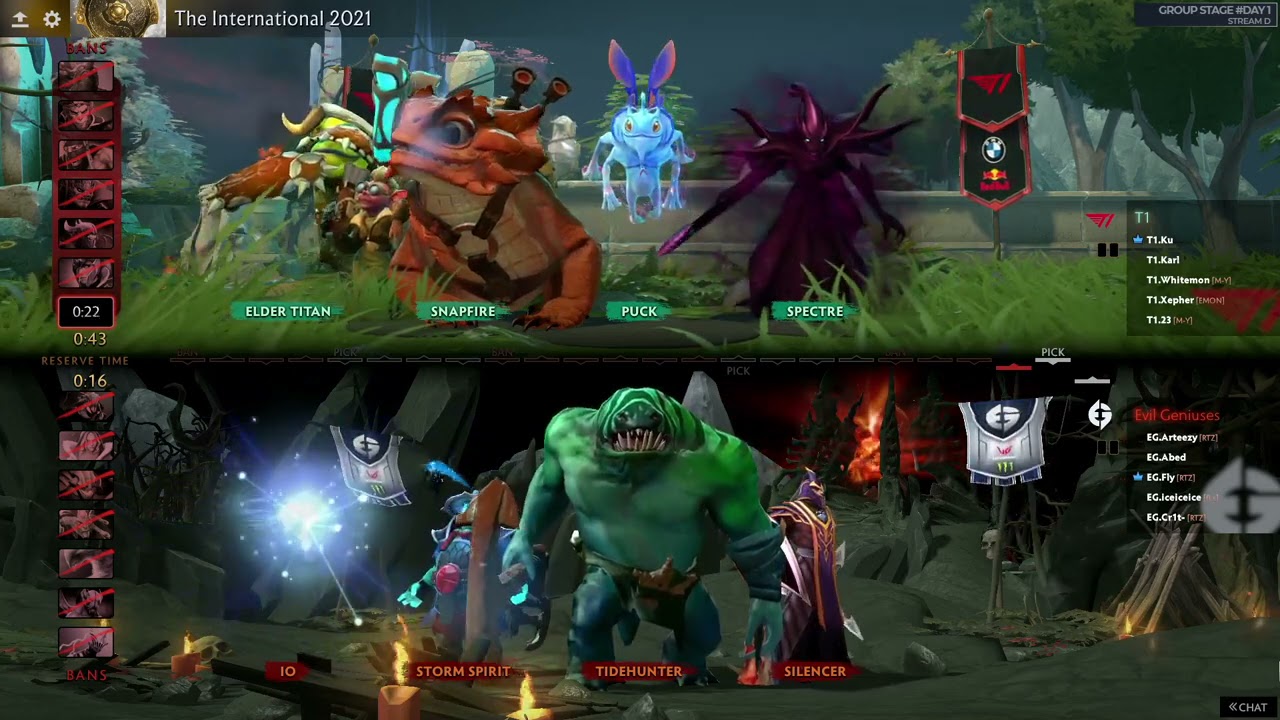Select the Elder Titan hero label
This screenshot has width=1280, height=720.
click(288, 311)
